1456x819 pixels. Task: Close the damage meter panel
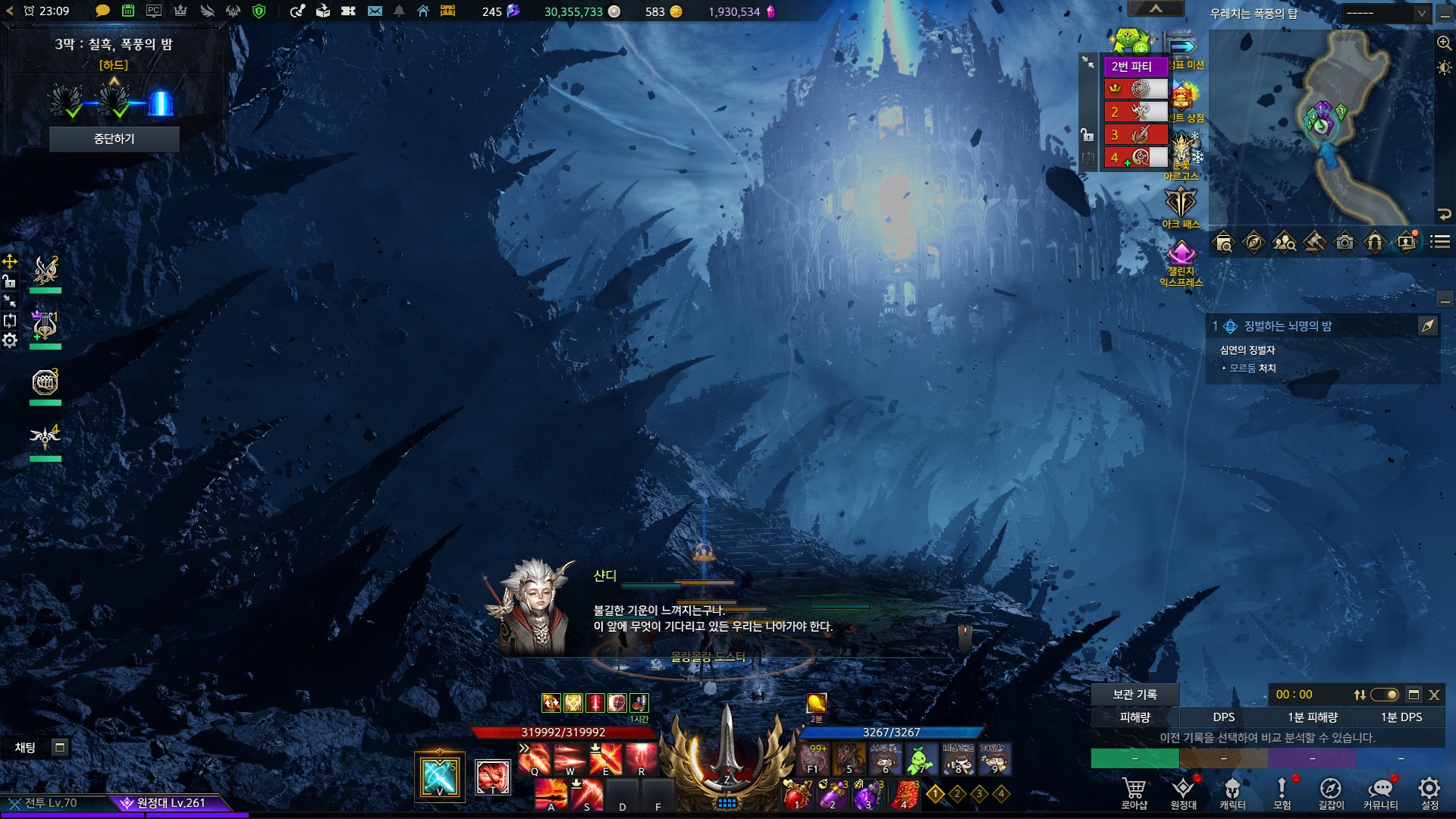[x=1434, y=695]
